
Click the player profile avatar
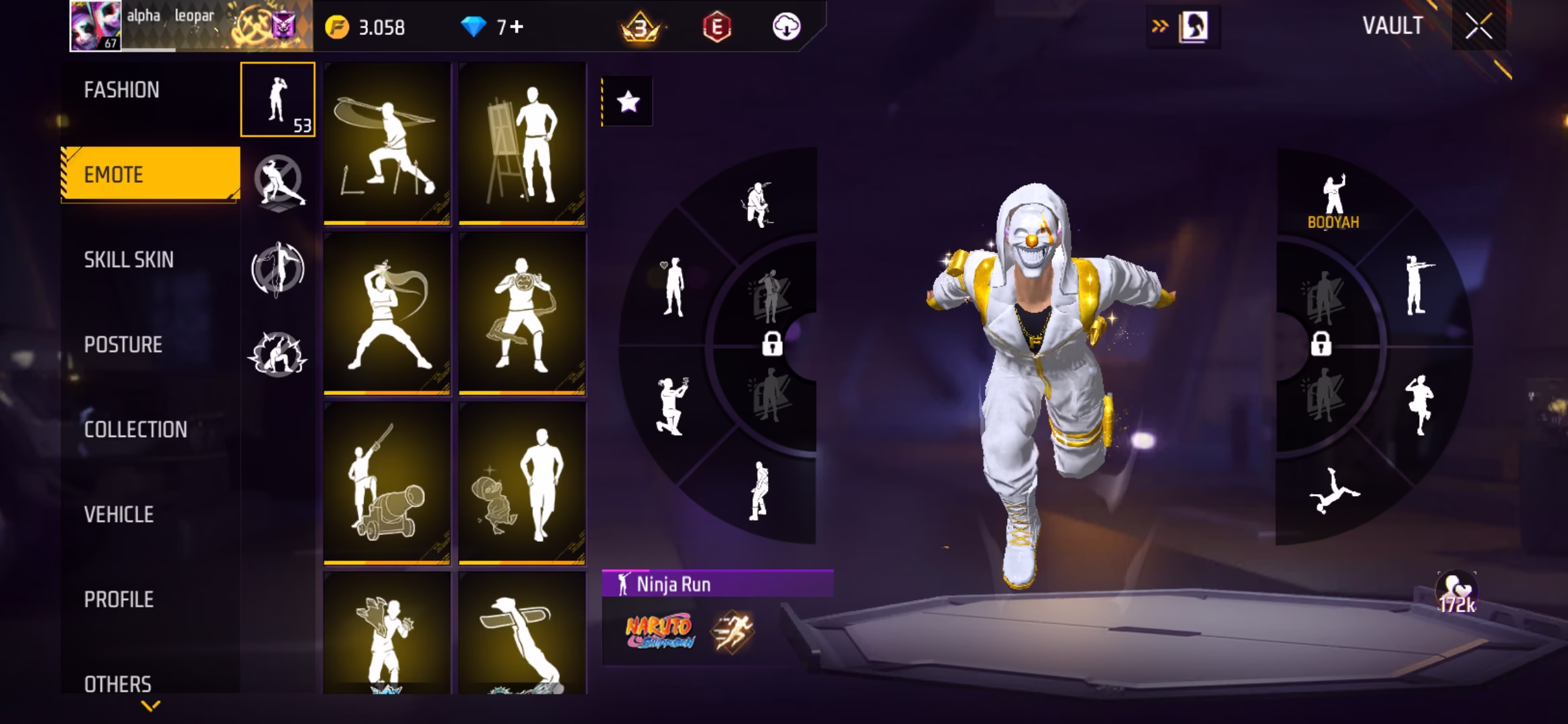click(x=96, y=25)
